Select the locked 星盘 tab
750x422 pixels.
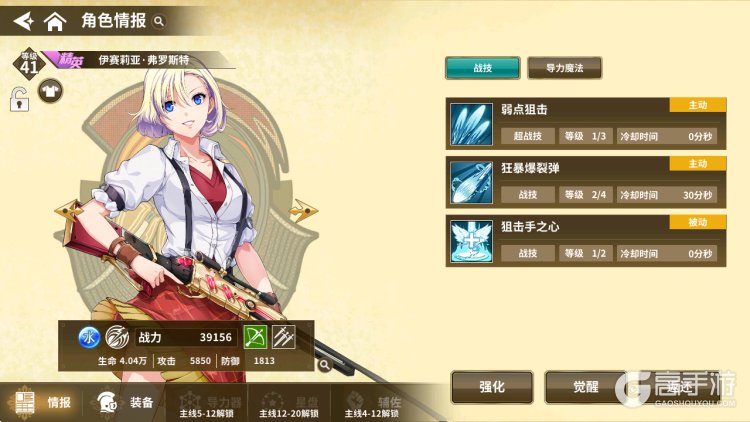(x=290, y=403)
